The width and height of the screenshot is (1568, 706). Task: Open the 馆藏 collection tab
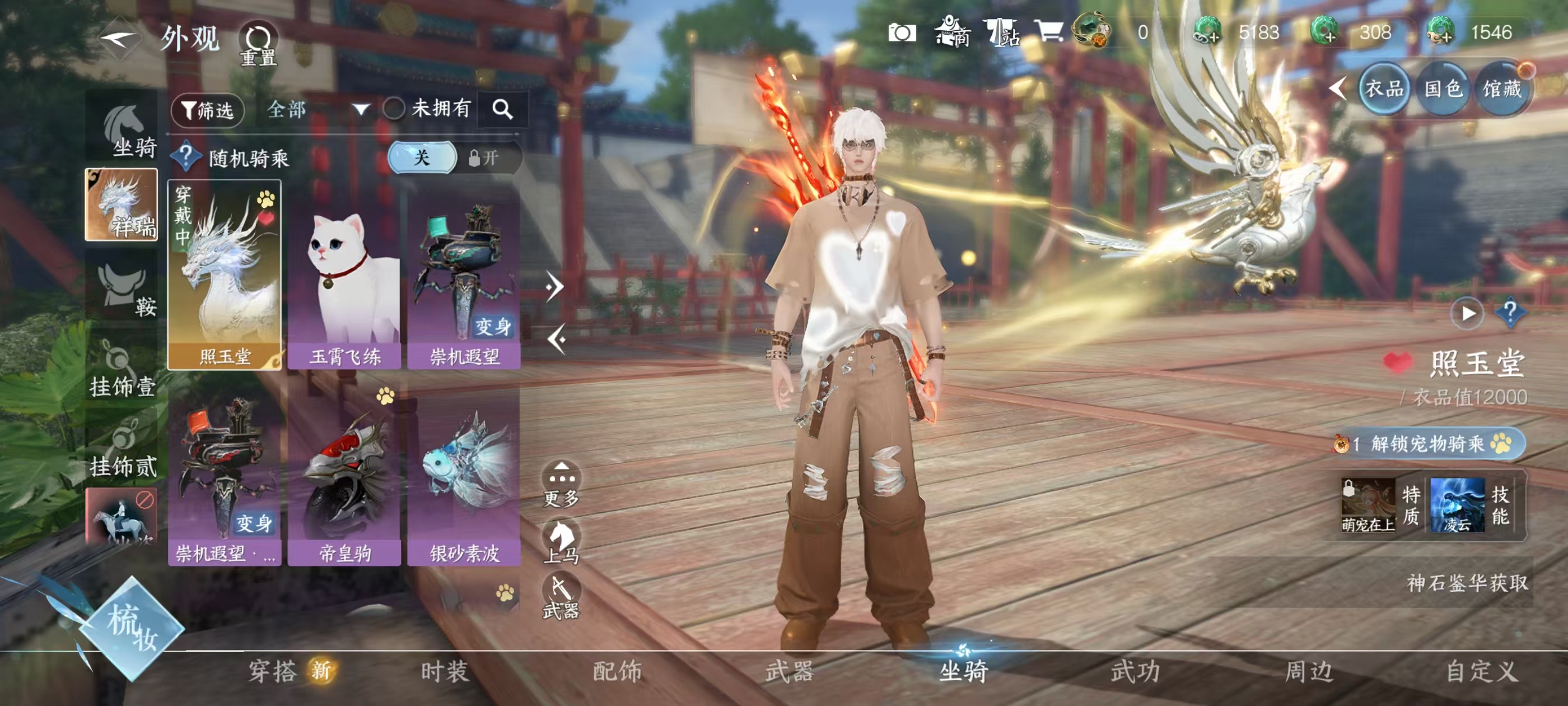pyautogui.click(x=1502, y=90)
